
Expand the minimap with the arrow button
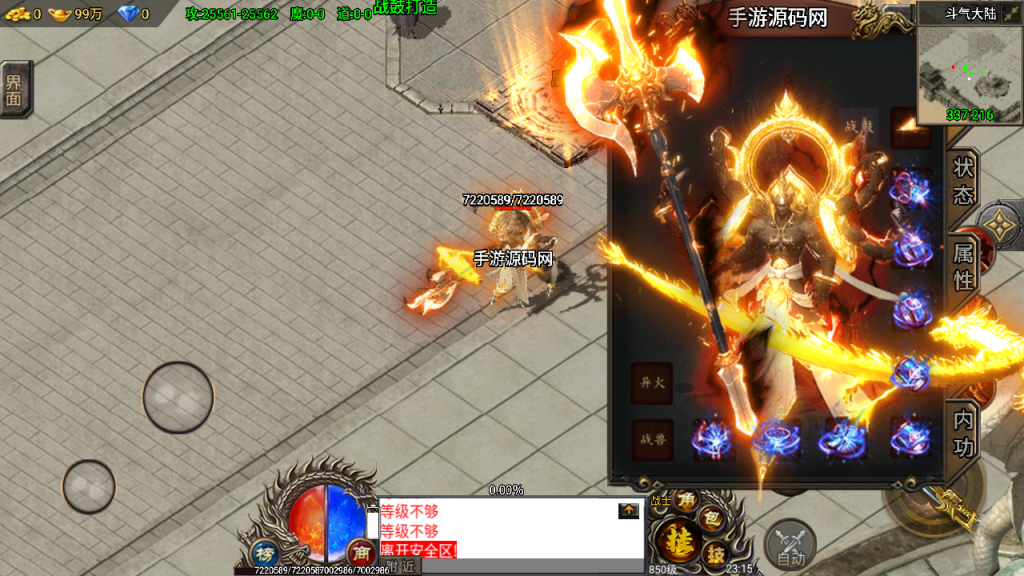(1004, 14)
